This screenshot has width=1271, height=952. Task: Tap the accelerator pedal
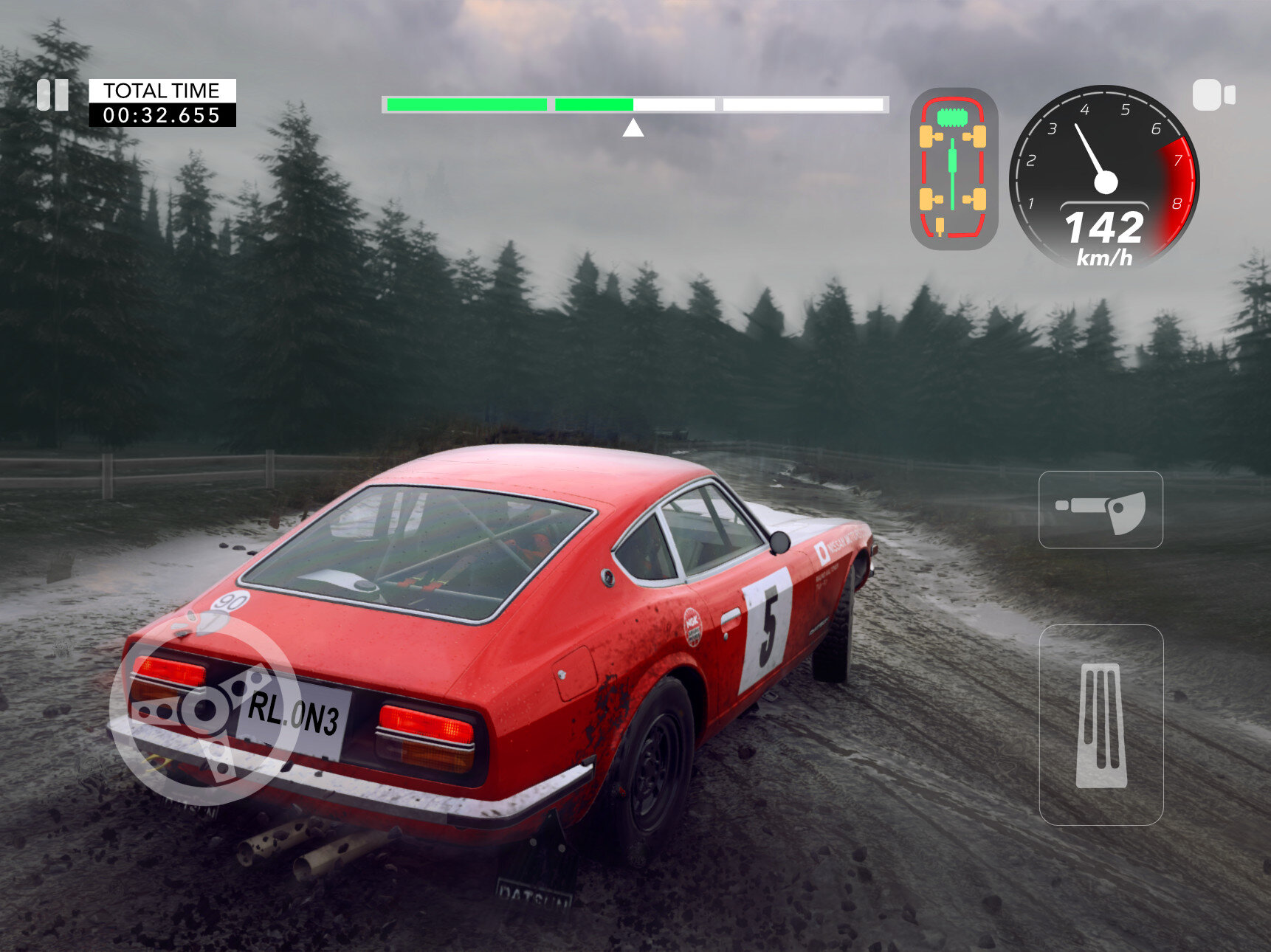(x=1100, y=725)
